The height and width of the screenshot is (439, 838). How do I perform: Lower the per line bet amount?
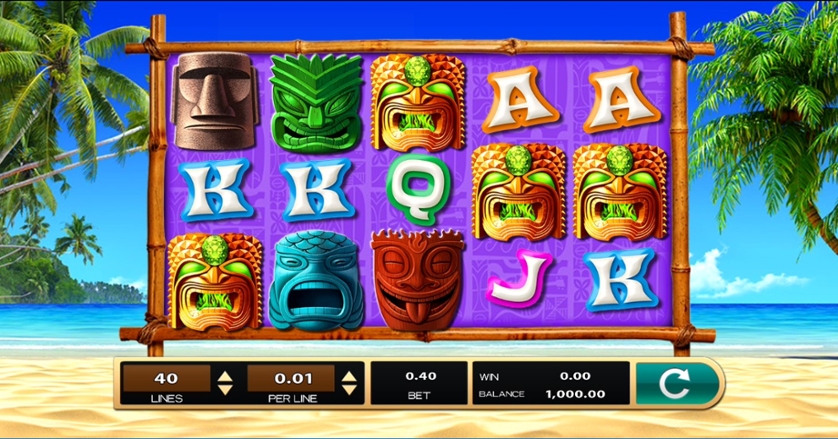point(349,388)
